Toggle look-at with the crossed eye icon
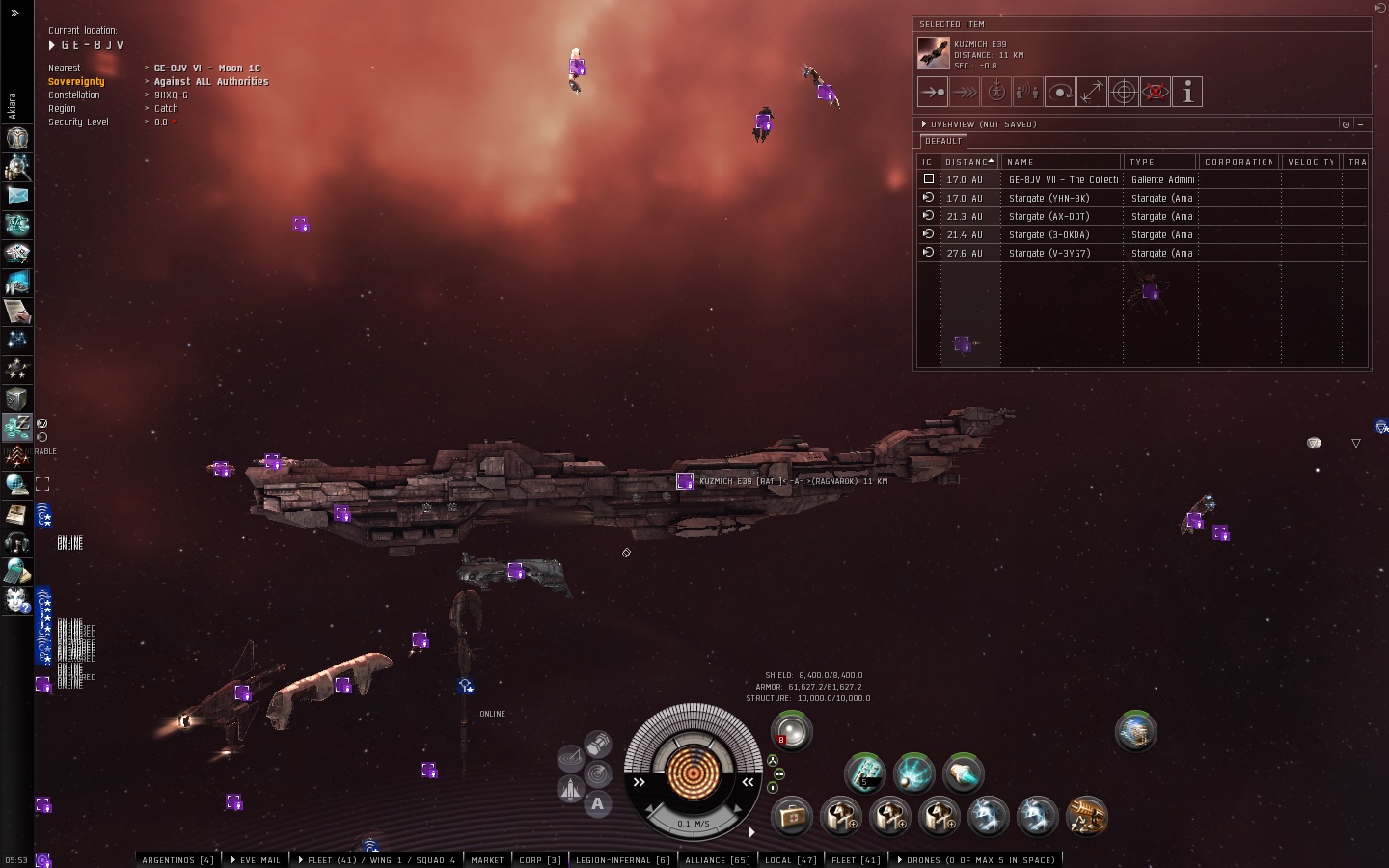1389x868 pixels. tap(1156, 93)
